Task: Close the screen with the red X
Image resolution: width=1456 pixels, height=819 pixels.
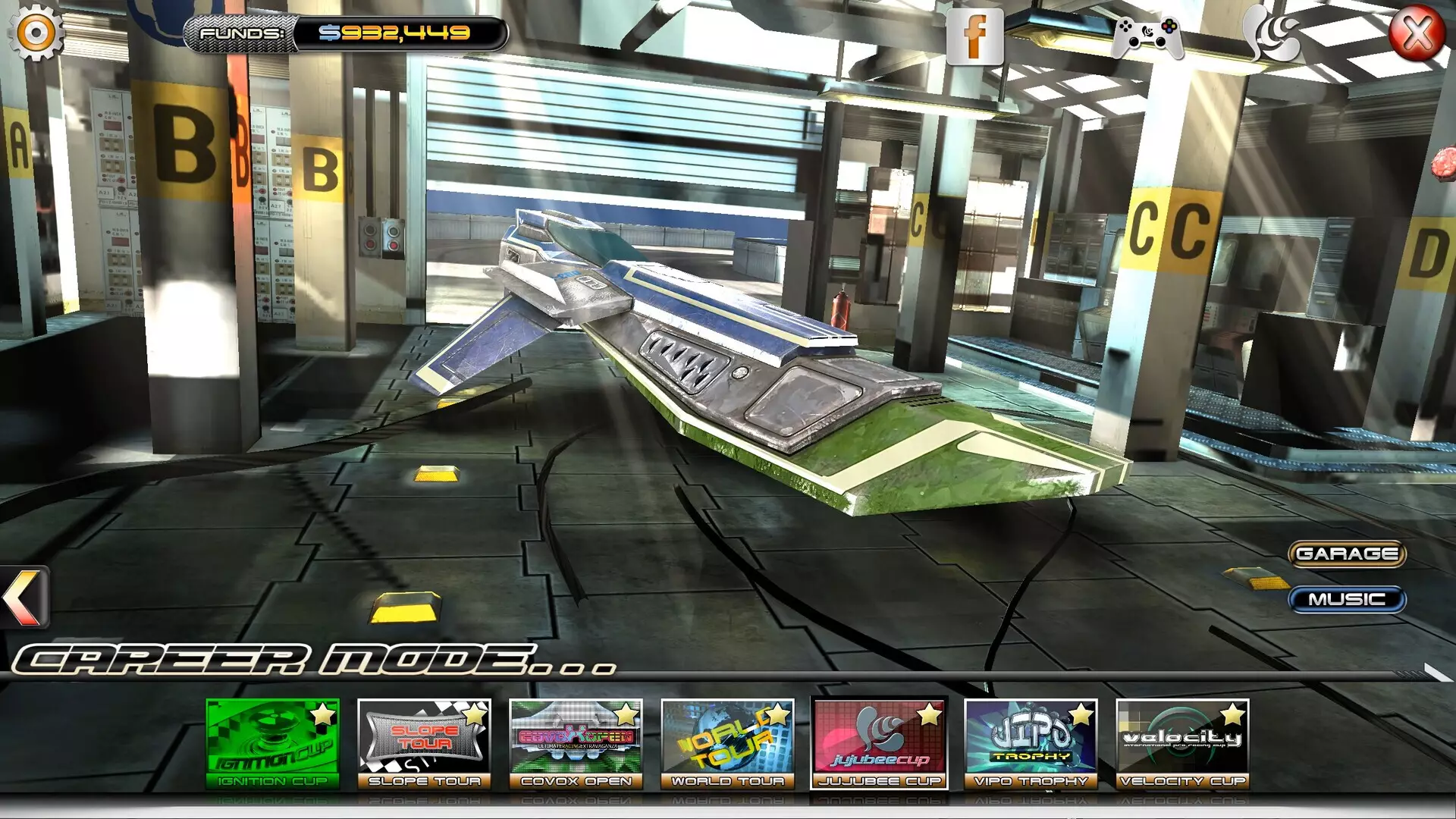Action: pyautogui.click(x=1417, y=33)
